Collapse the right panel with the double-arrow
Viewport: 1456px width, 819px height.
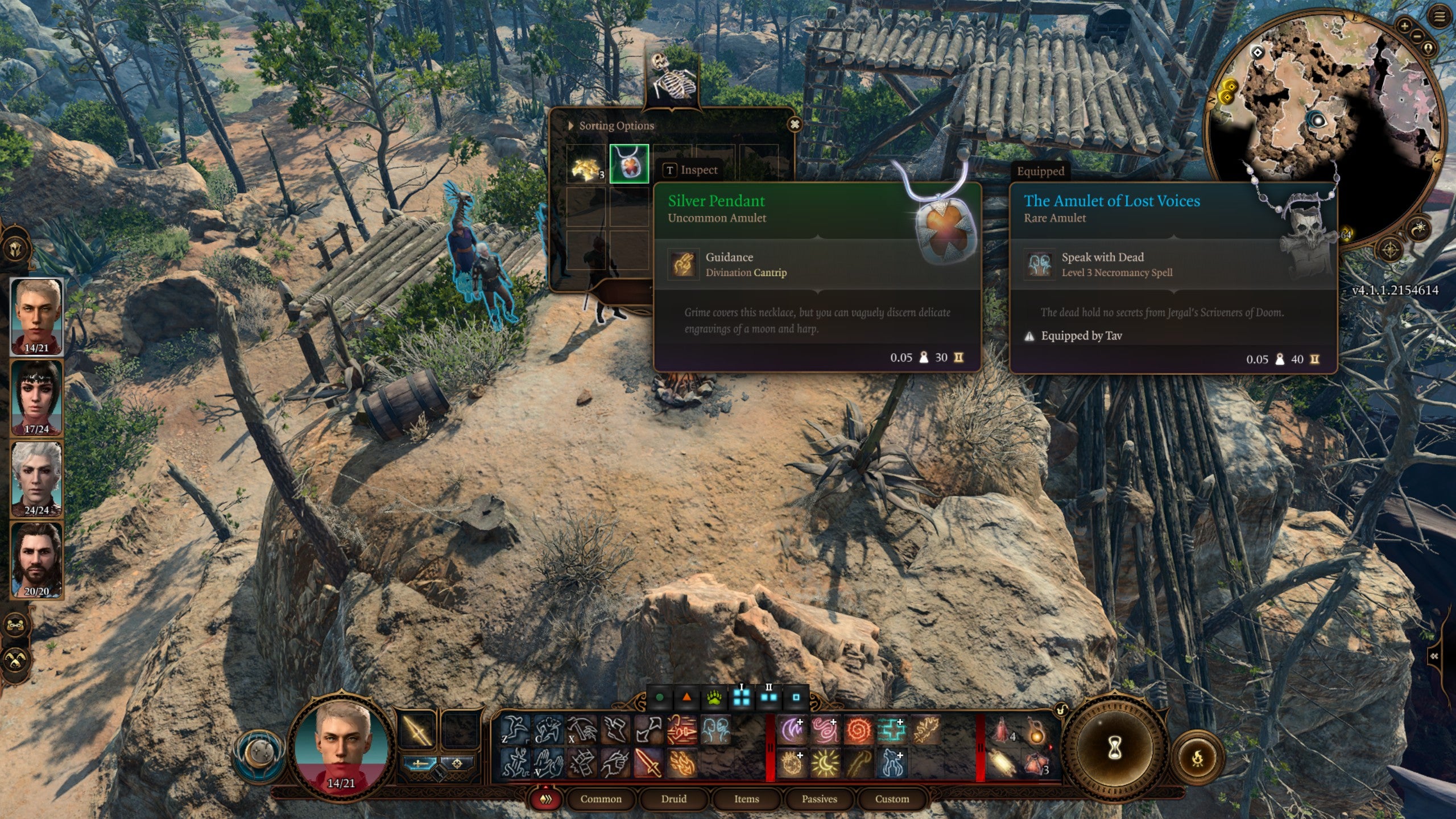[1434, 655]
